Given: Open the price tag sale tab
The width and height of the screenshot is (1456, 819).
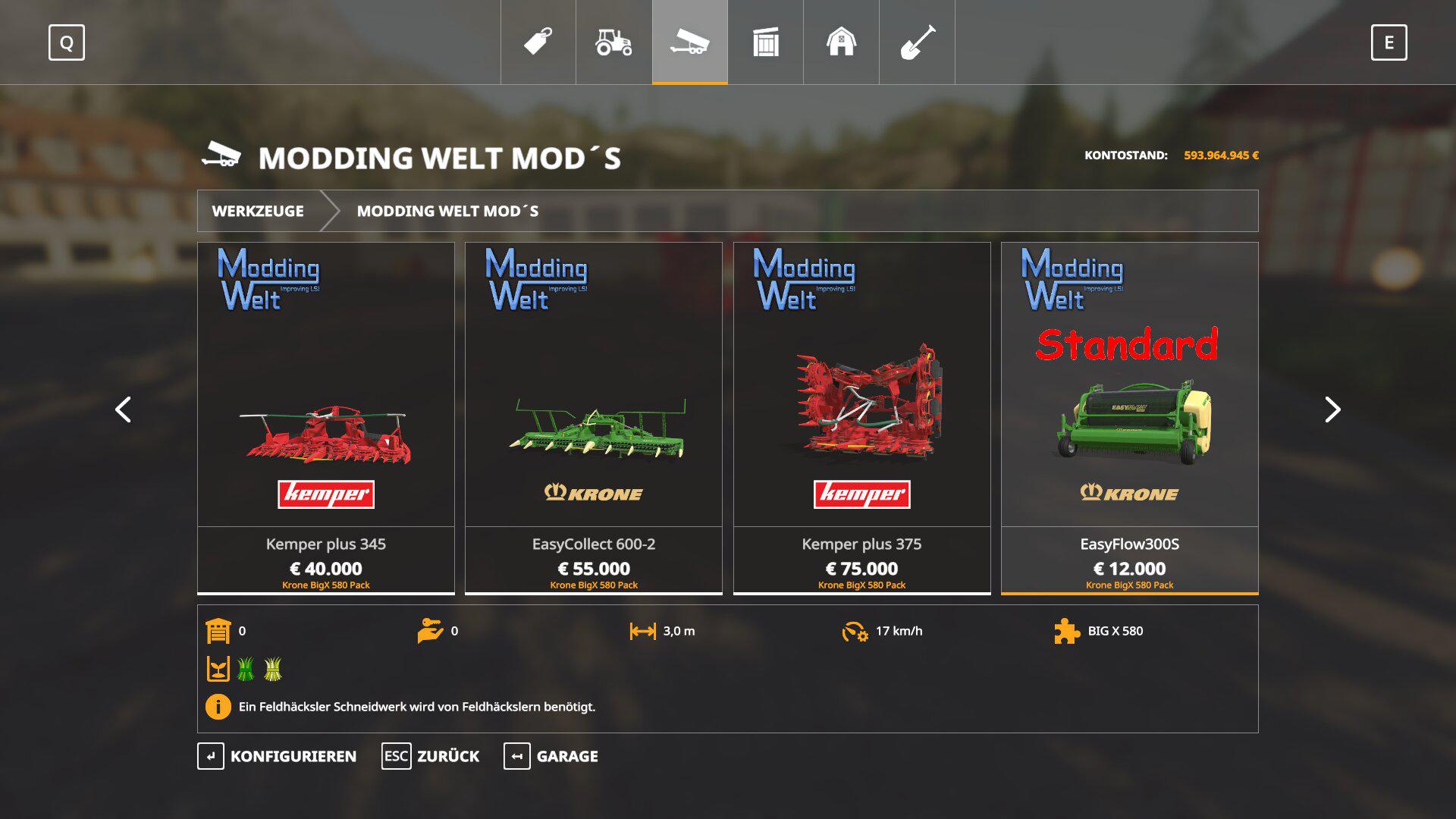Looking at the screenshot, I should click(x=538, y=42).
